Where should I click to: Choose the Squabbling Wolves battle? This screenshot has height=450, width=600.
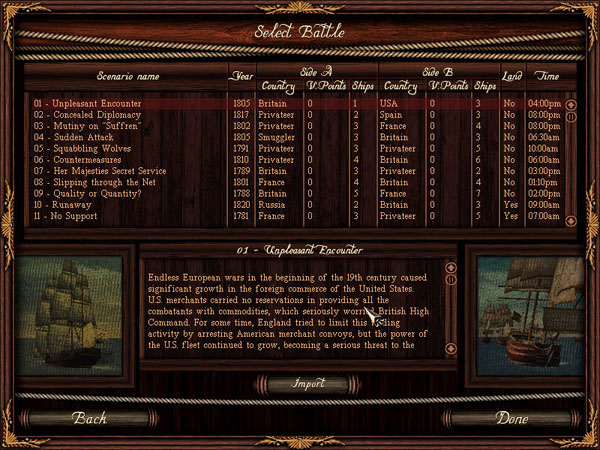[x=88, y=148]
